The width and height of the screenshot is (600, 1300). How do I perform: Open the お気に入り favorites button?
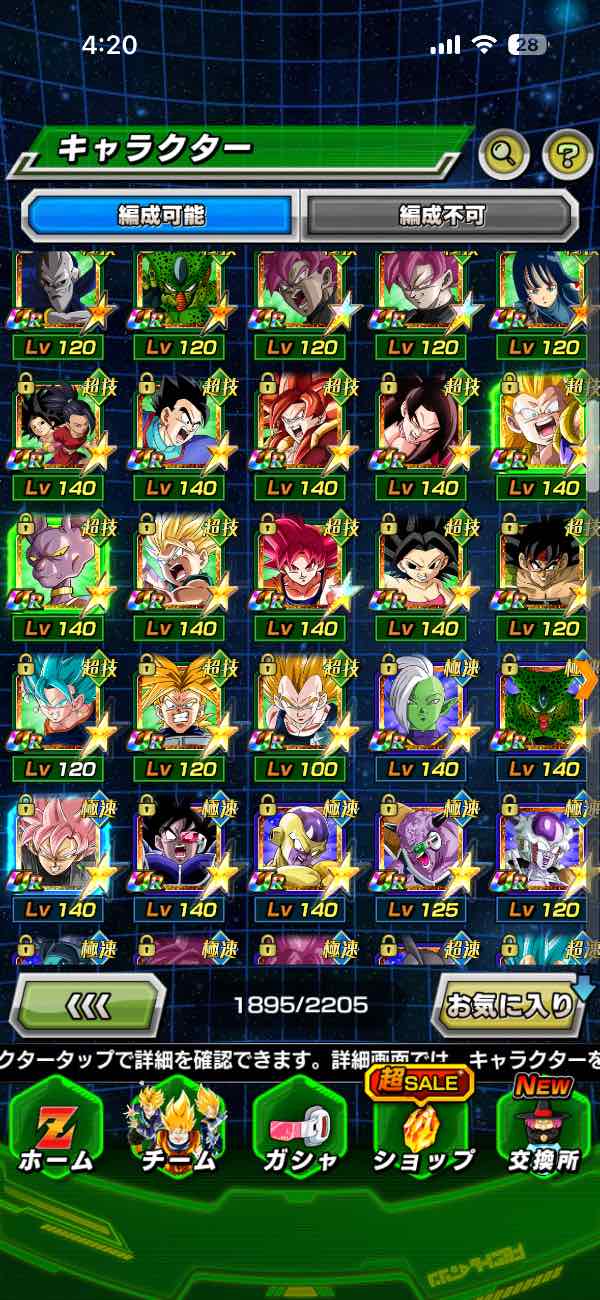[x=508, y=1004]
